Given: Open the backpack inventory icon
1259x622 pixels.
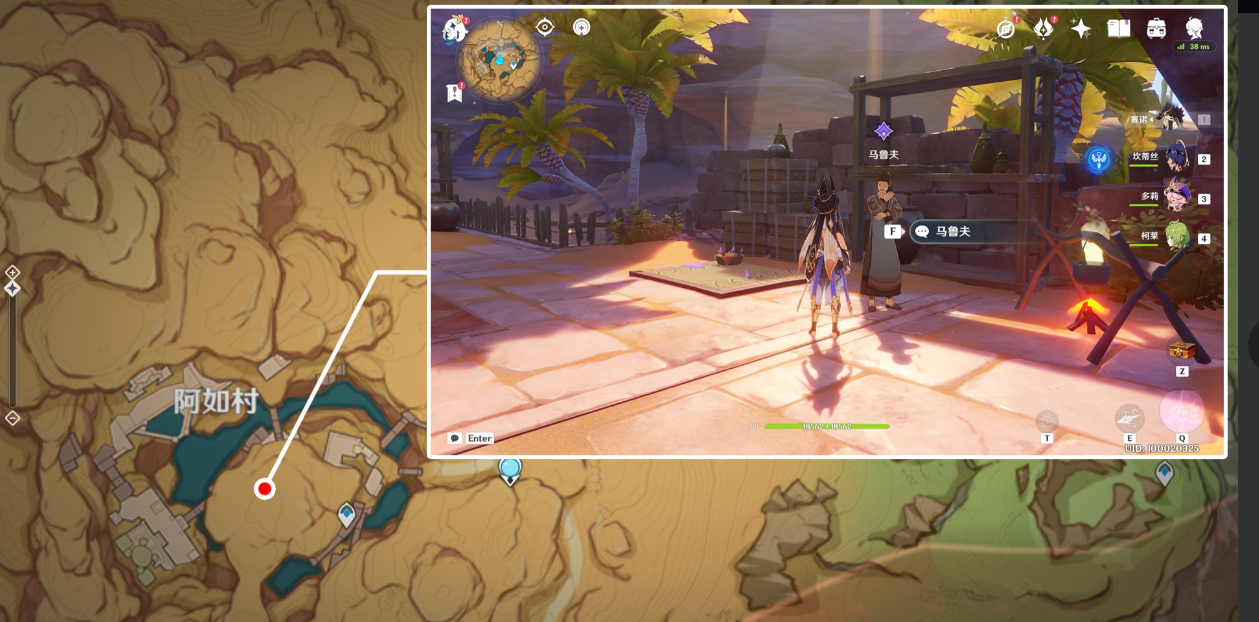Looking at the screenshot, I should pyautogui.click(x=1156, y=29).
